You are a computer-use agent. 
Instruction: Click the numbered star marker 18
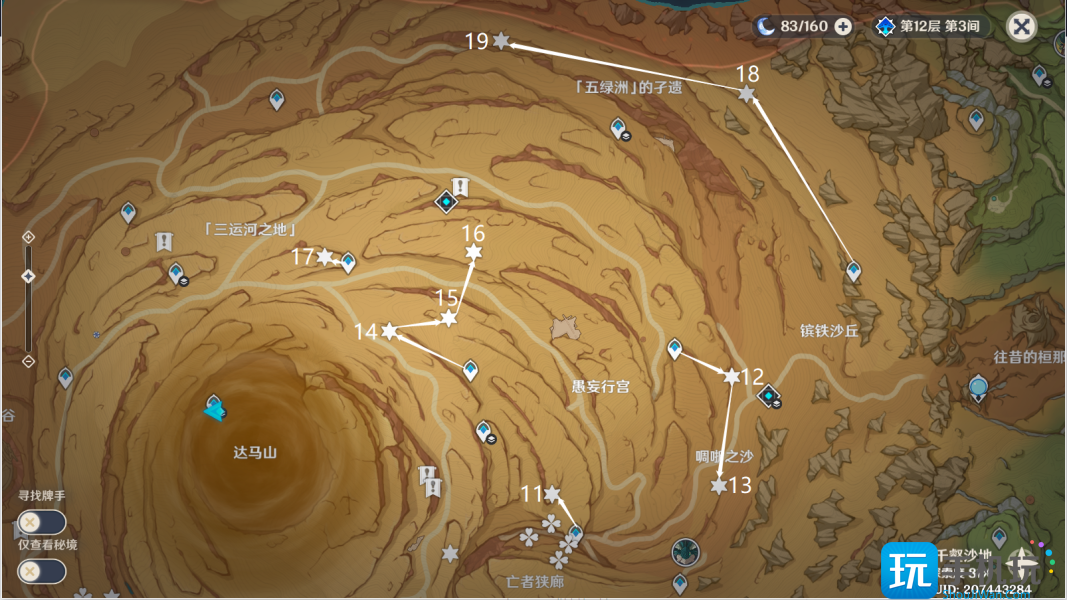pos(746,94)
